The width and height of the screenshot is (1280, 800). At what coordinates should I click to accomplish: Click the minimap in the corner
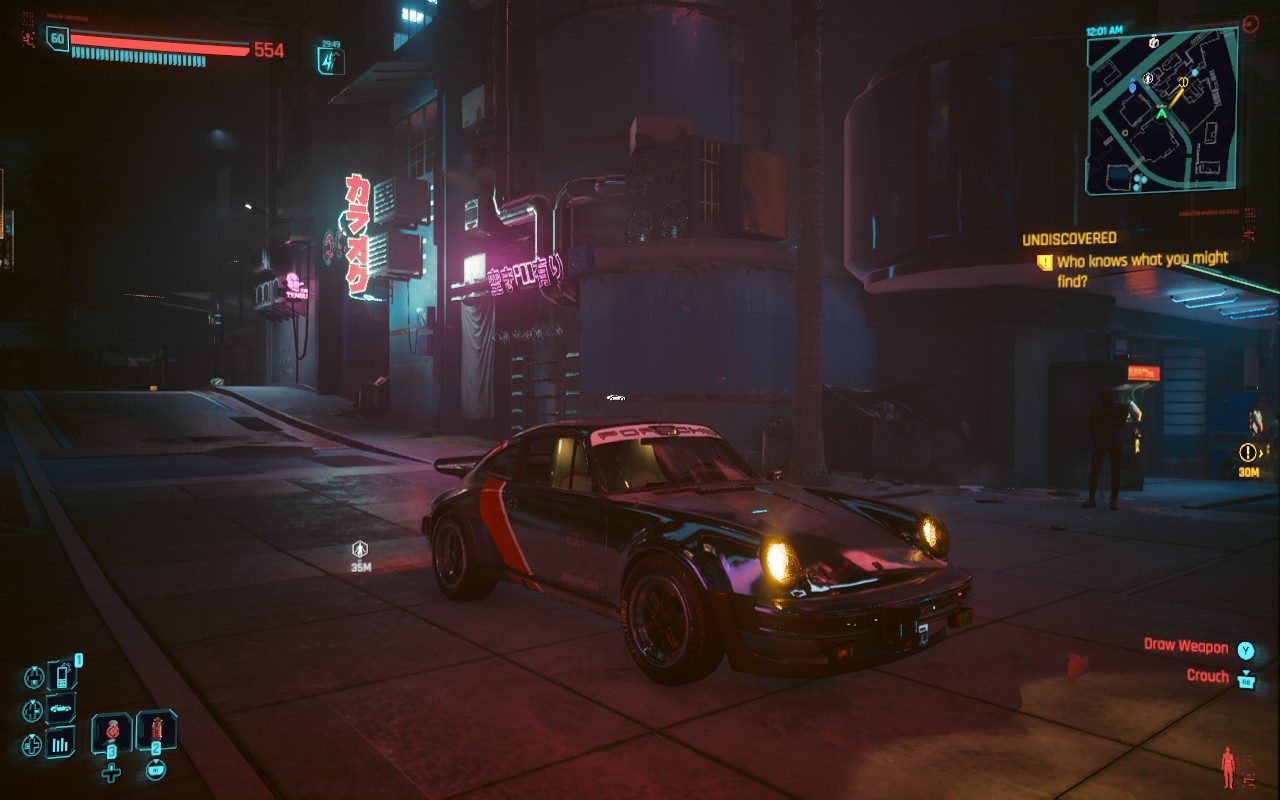point(1162,110)
